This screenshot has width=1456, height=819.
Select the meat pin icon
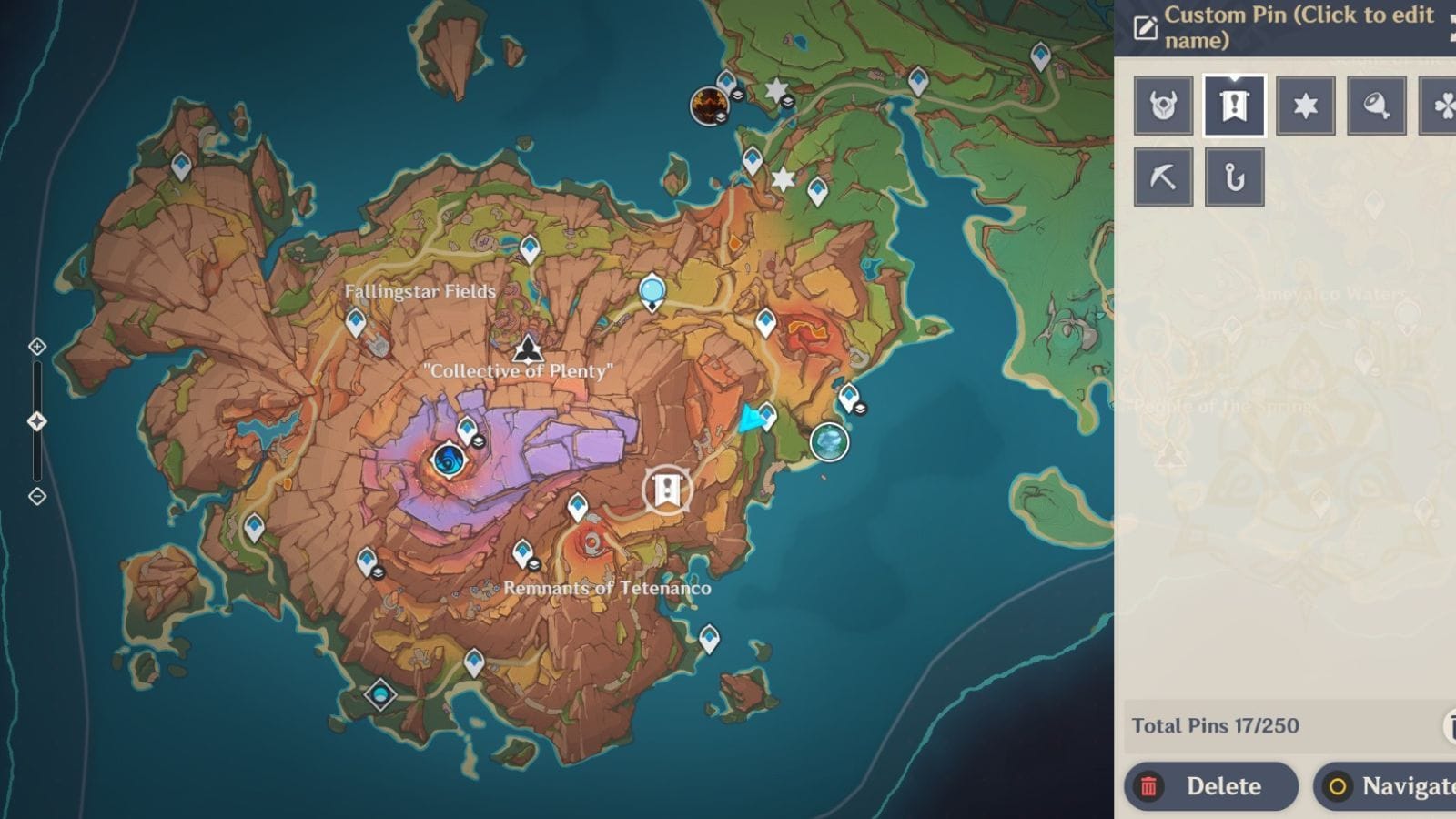pyautogui.click(x=1376, y=104)
